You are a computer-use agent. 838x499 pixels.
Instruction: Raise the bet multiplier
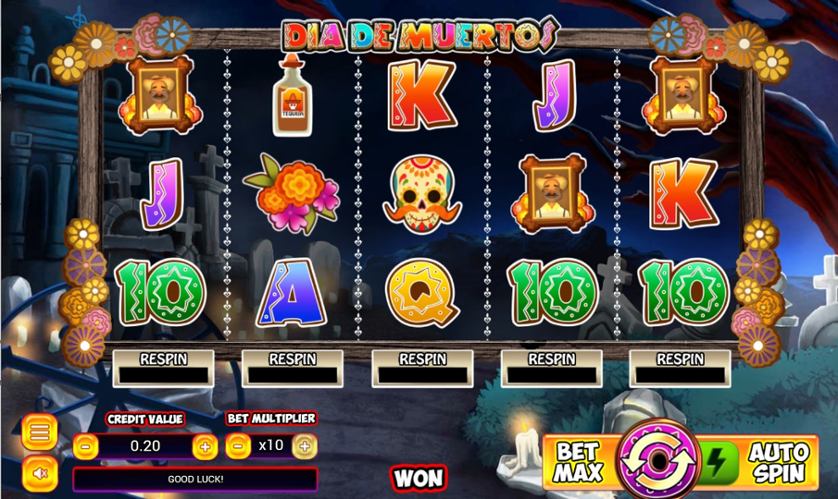pos(304,446)
